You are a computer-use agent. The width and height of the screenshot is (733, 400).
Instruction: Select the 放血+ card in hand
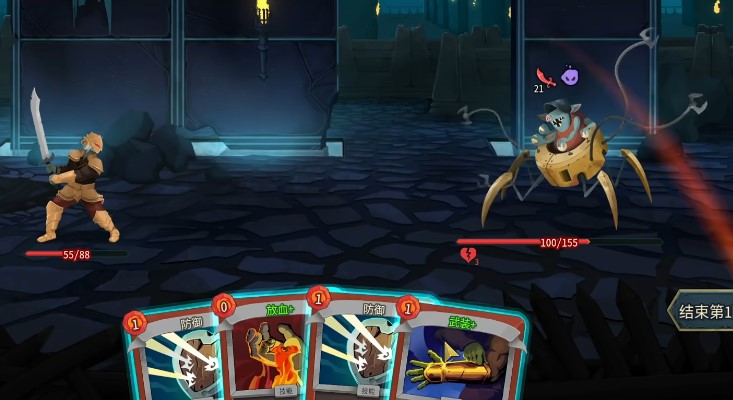click(268, 350)
